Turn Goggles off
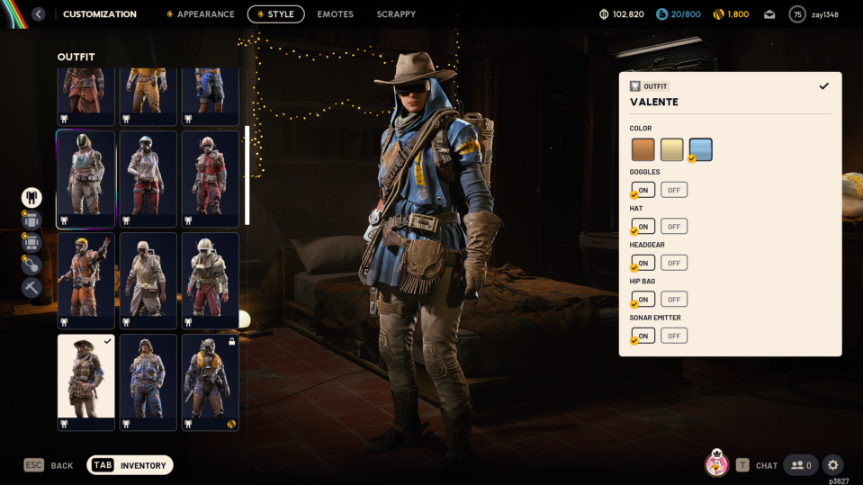863x485 pixels. click(674, 190)
